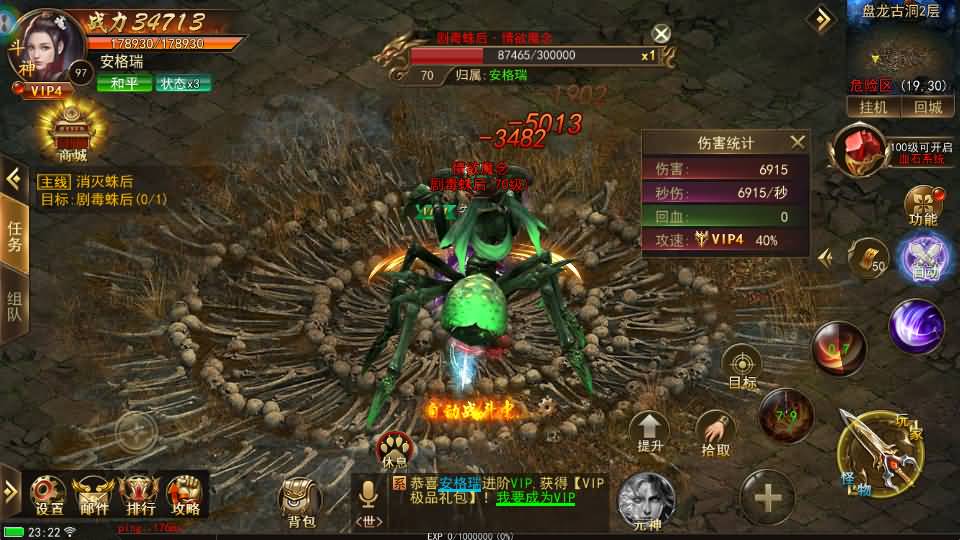The width and height of the screenshot is (960, 540).
Task: Open the 排行 rankings icon
Action: [139, 493]
